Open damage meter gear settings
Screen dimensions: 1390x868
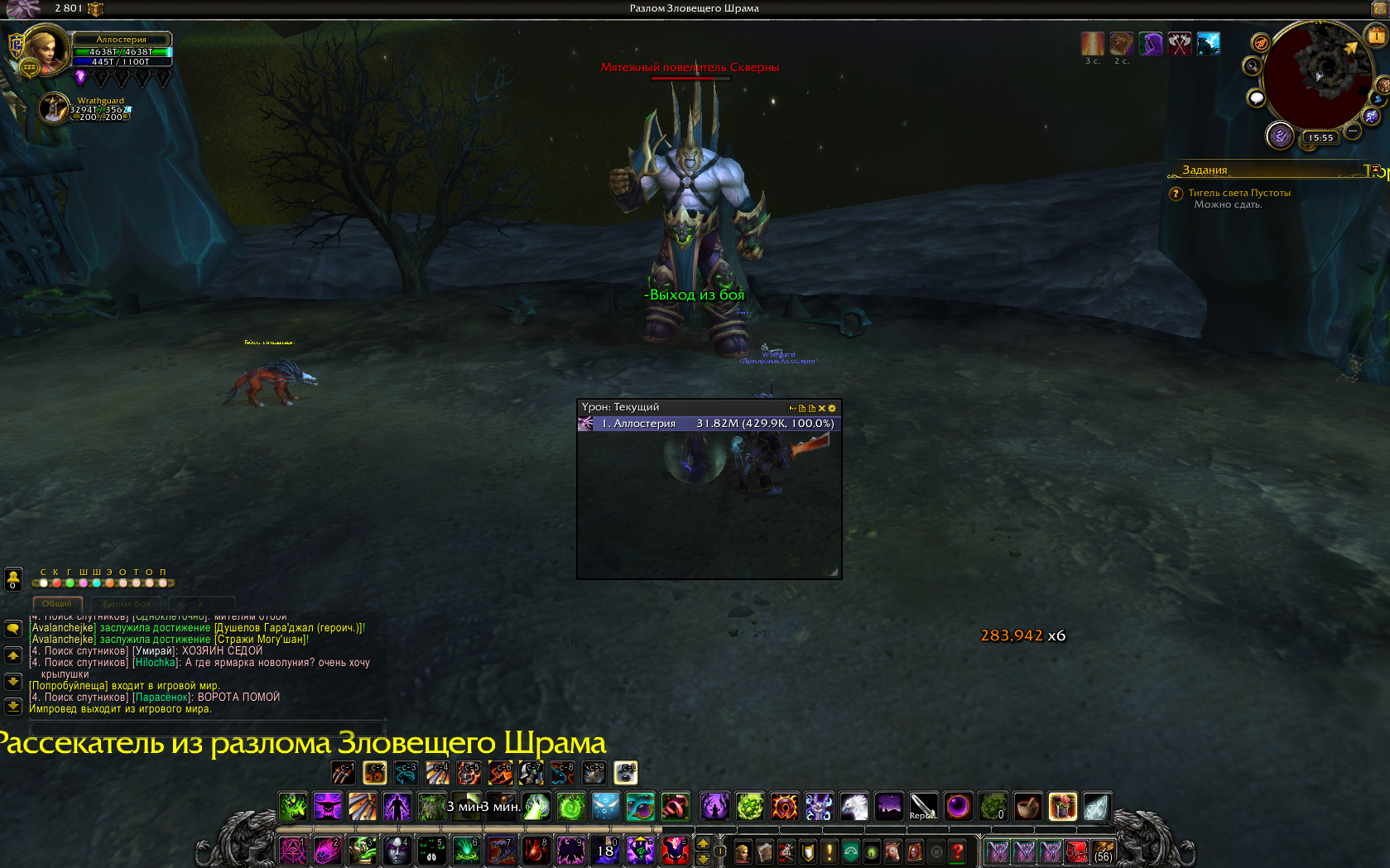click(832, 408)
